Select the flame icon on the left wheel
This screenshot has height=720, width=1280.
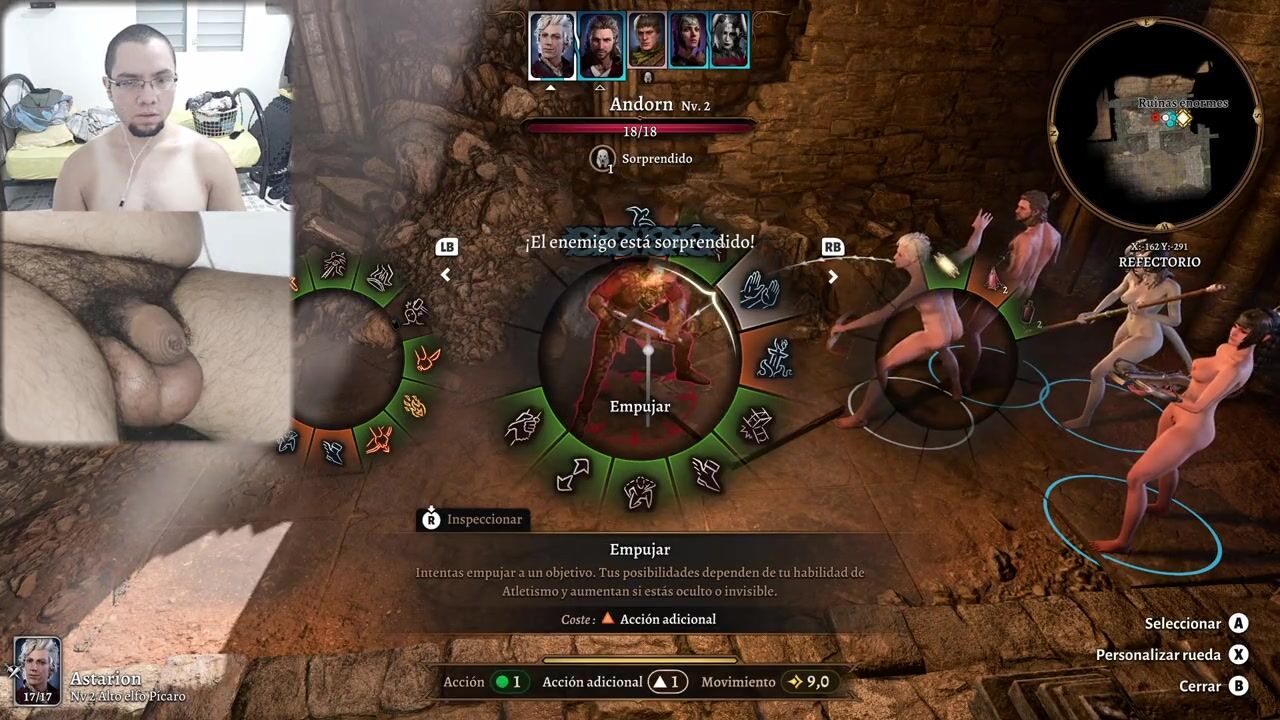click(413, 405)
